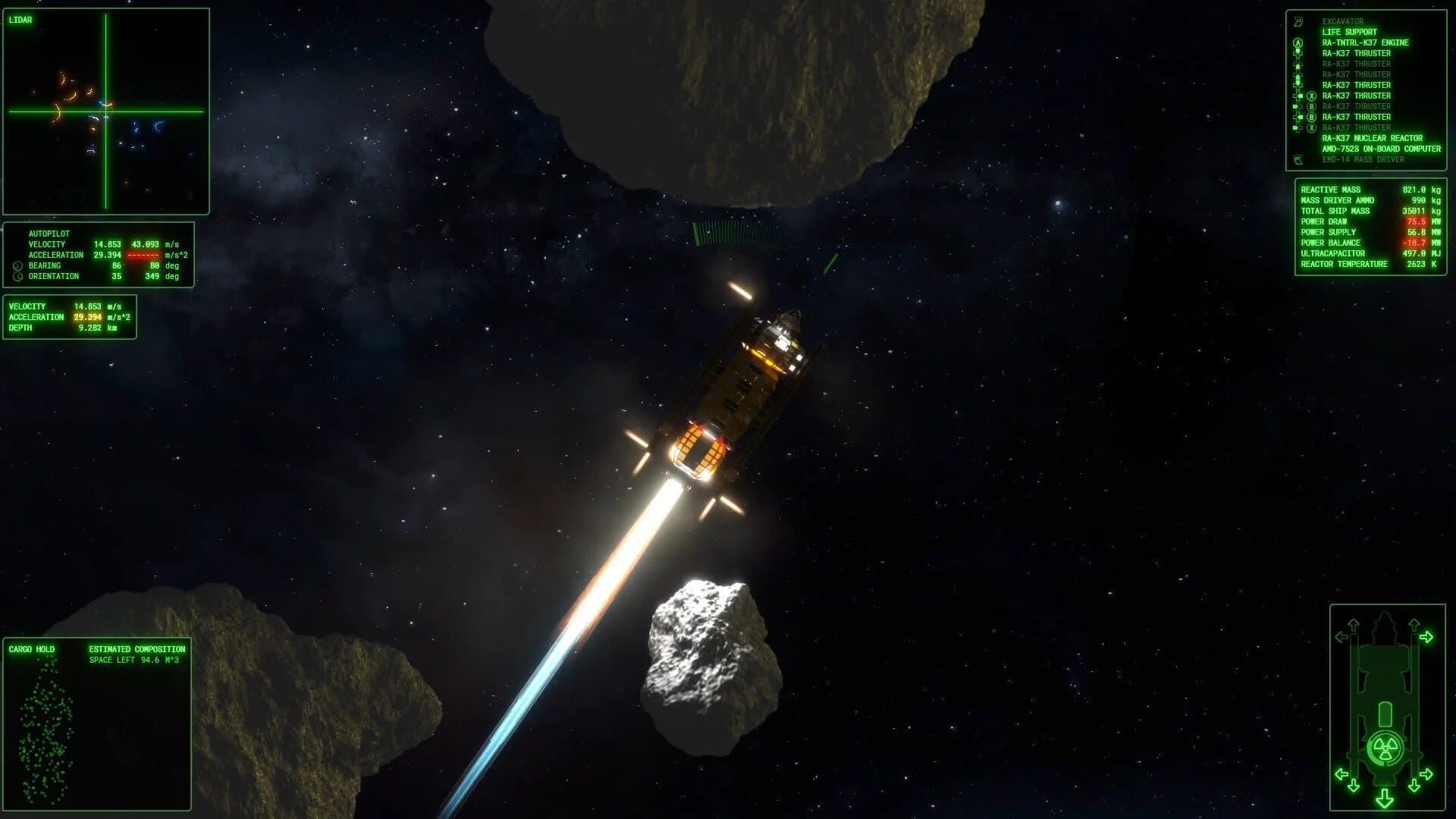Click the B button icon in the systems list

coord(1311,106)
